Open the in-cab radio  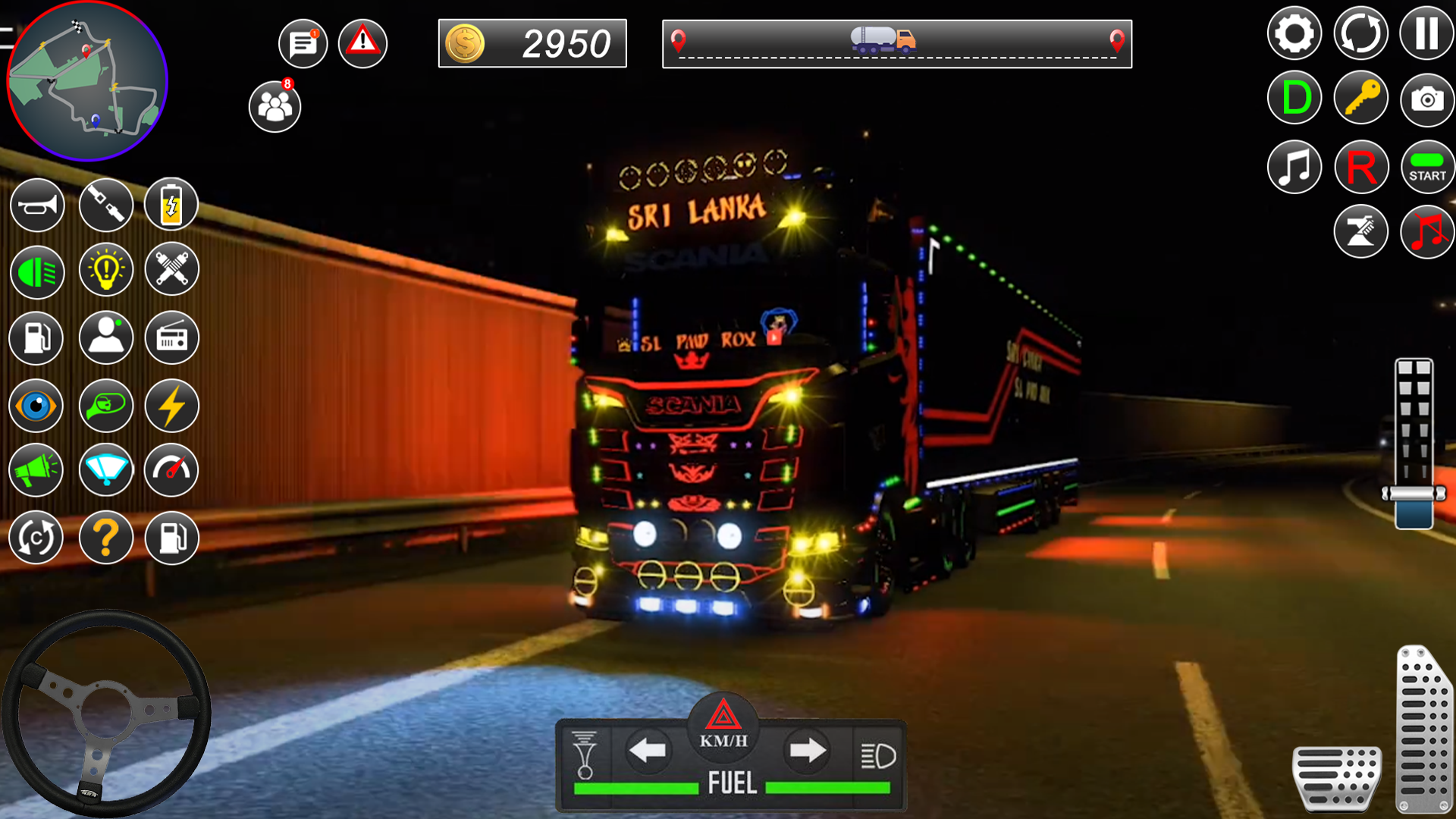[x=171, y=337]
